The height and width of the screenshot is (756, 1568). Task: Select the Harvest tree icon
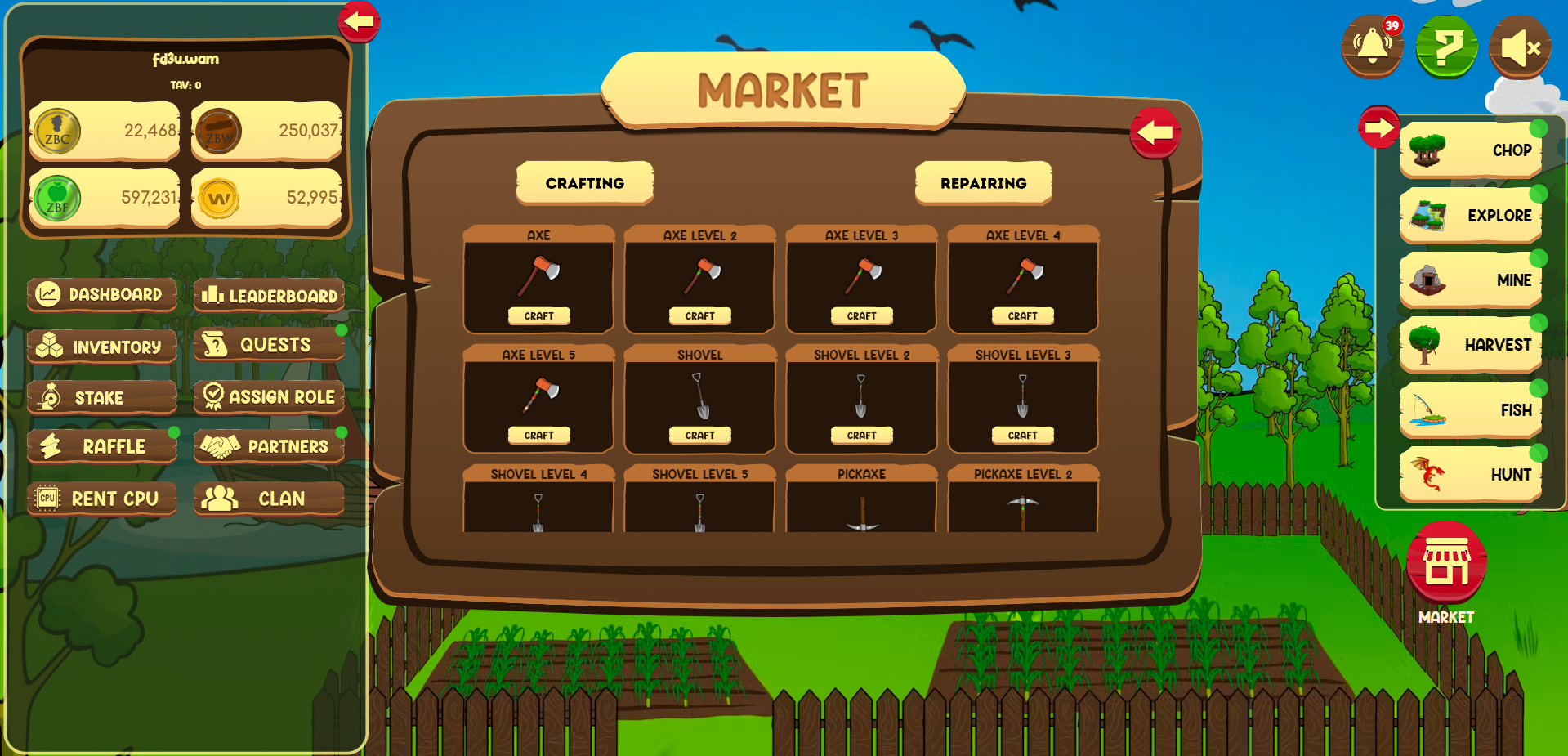pos(1426,345)
